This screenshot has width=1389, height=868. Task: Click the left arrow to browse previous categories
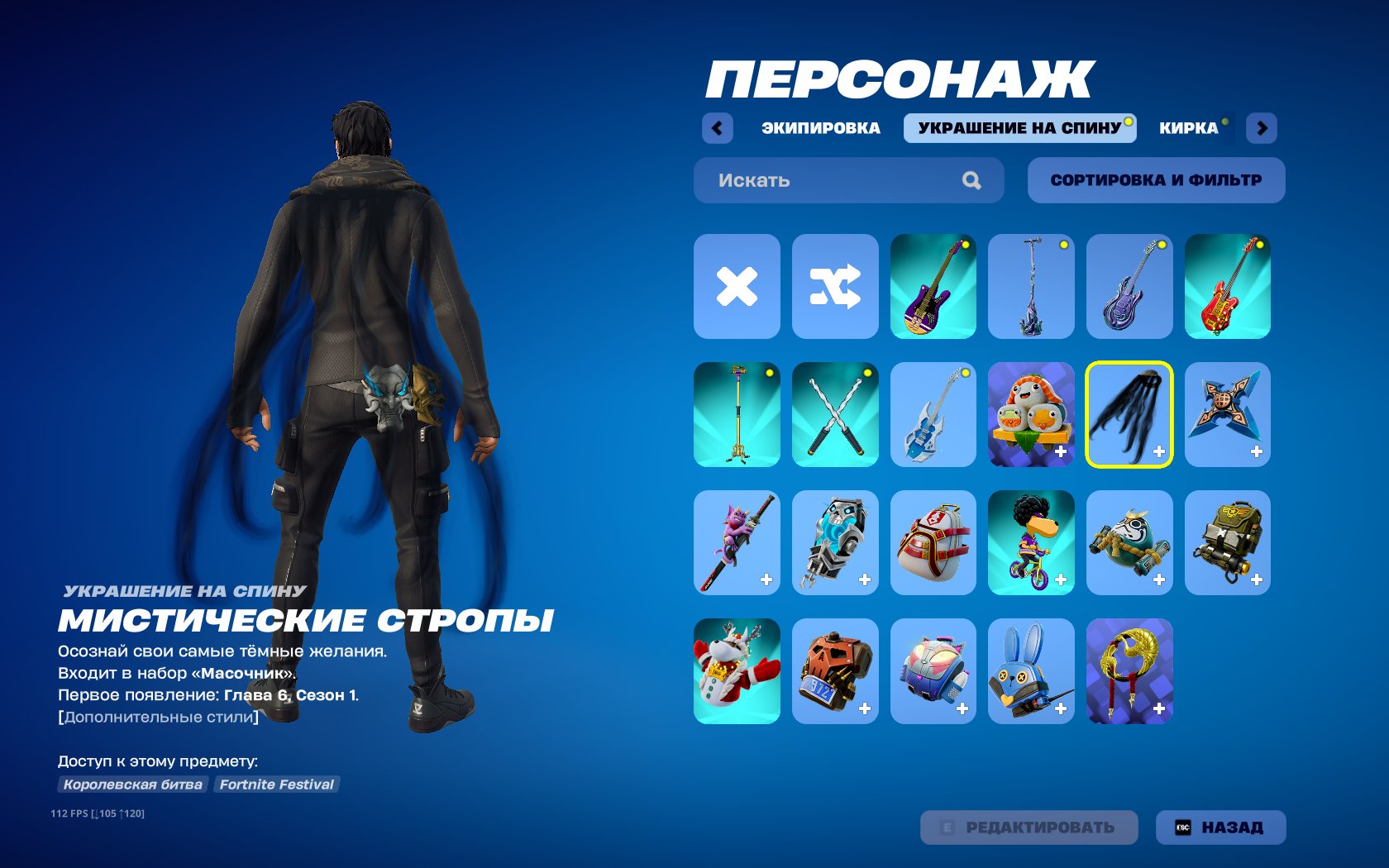click(716, 127)
